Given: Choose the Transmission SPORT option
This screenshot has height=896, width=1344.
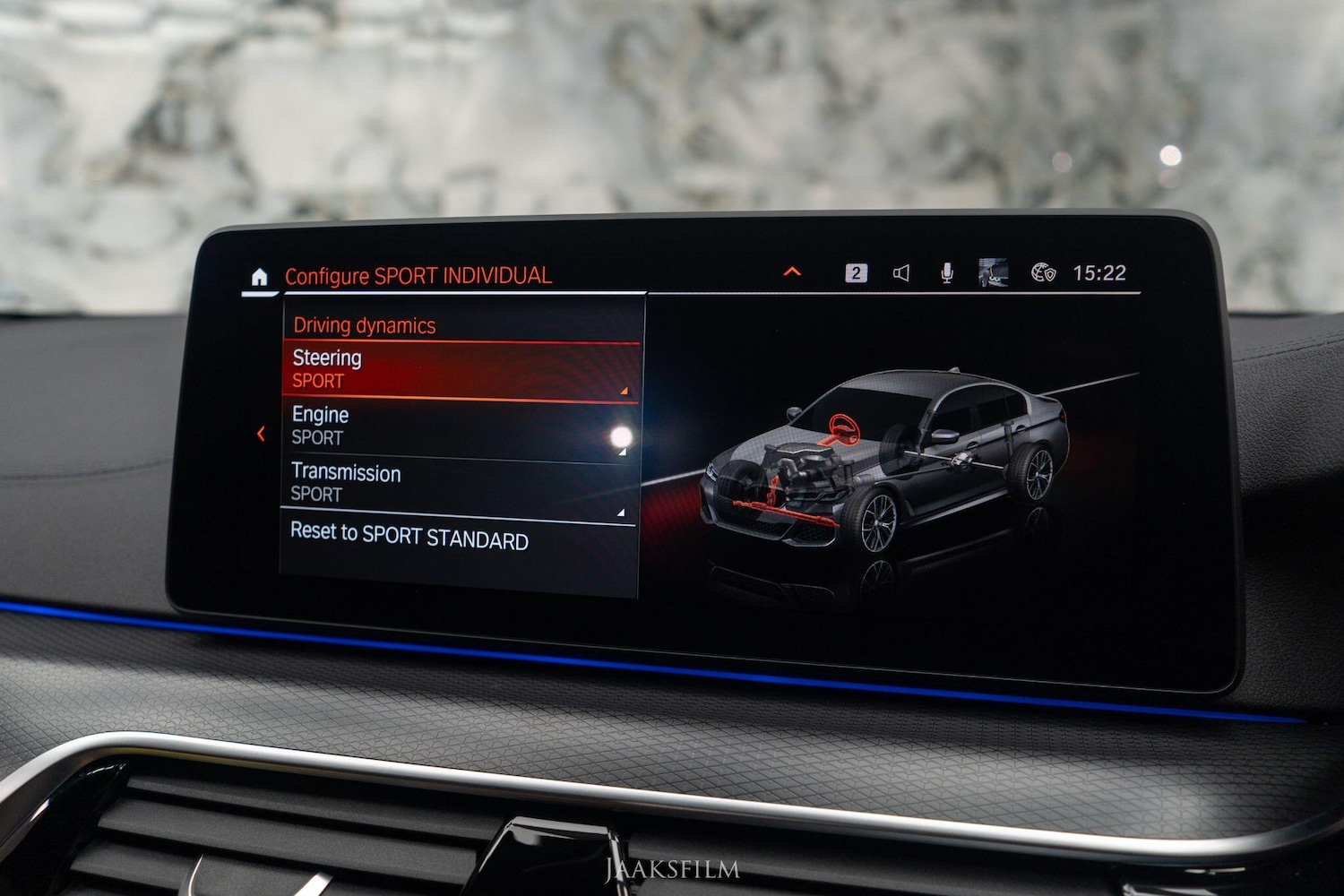Looking at the screenshot, I should [457, 484].
